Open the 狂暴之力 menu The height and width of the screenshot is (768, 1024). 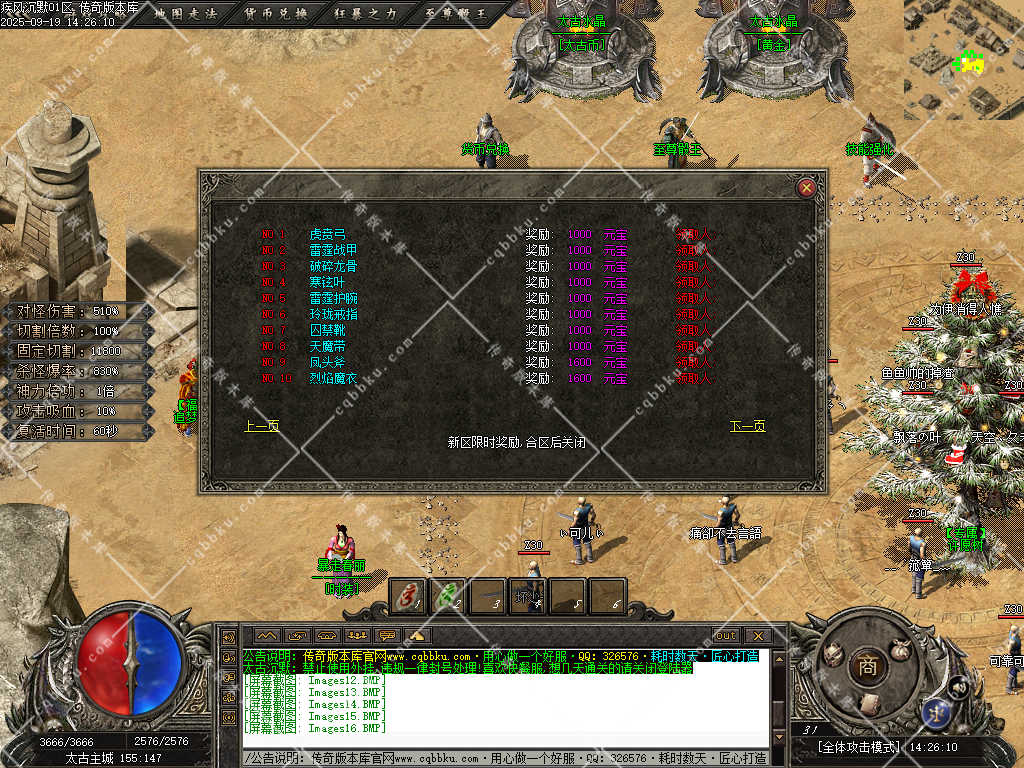pos(367,14)
